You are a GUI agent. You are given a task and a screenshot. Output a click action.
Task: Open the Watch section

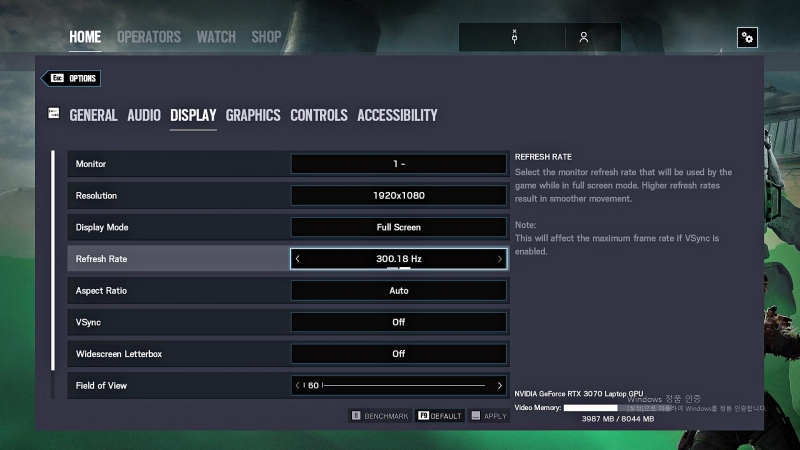tap(216, 37)
